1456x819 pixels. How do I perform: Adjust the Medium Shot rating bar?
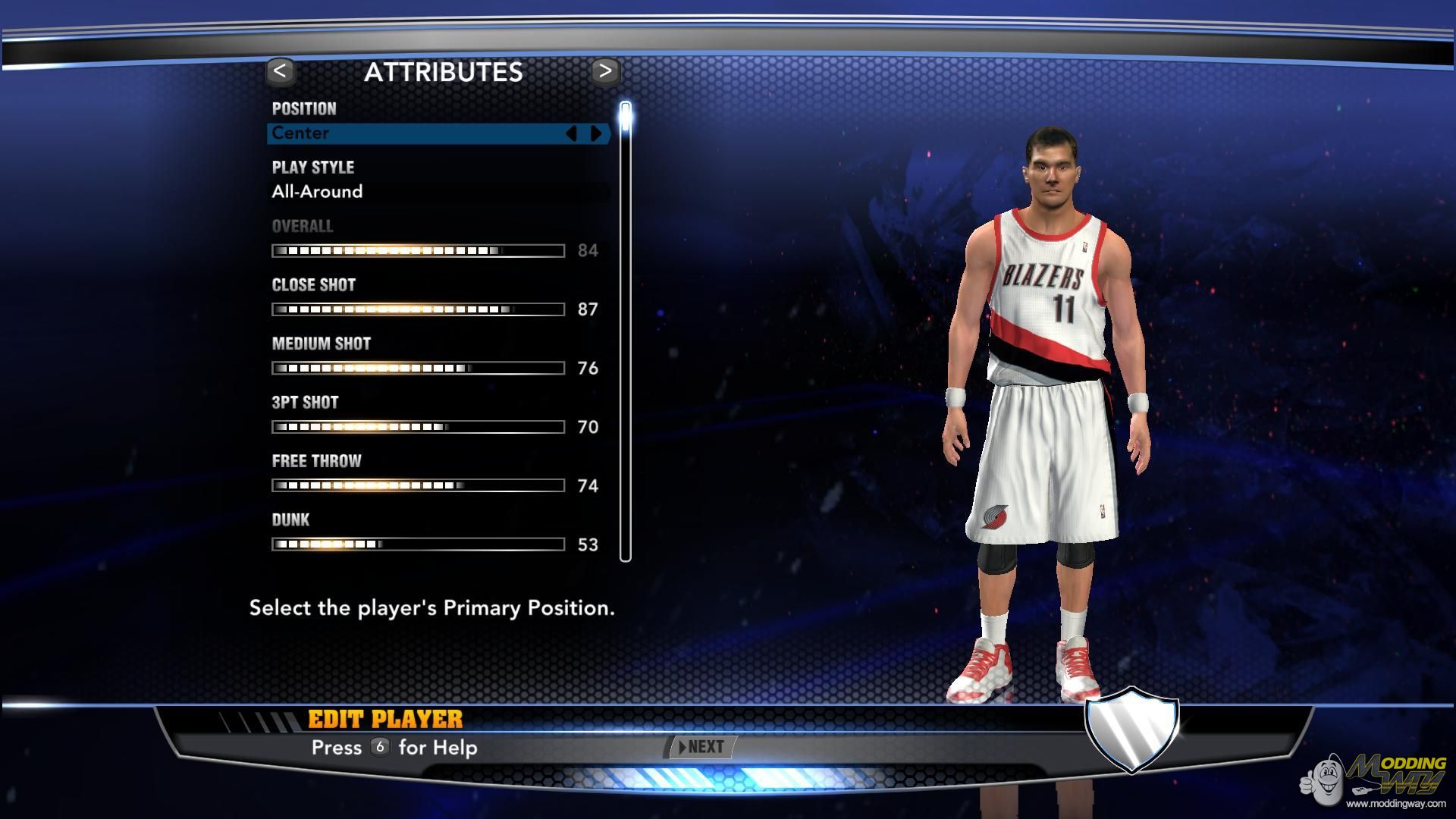tap(418, 369)
